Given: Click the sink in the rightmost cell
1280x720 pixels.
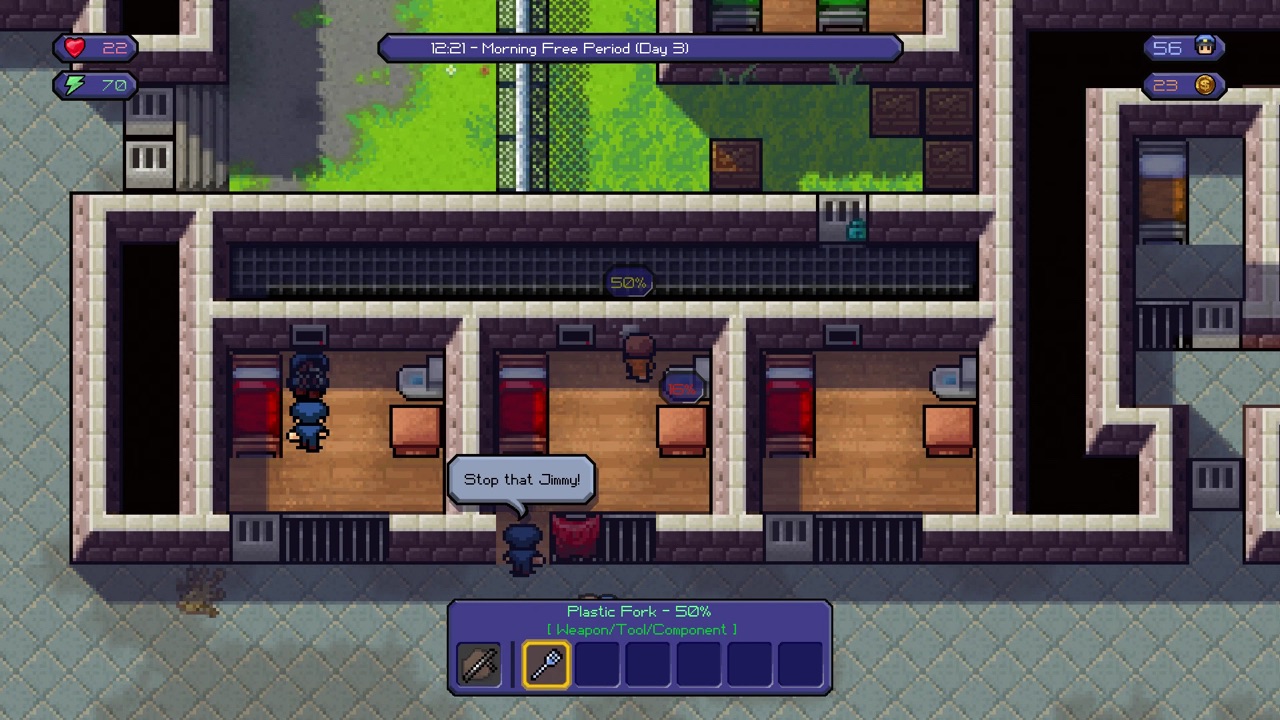Looking at the screenshot, I should click(946, 381).
